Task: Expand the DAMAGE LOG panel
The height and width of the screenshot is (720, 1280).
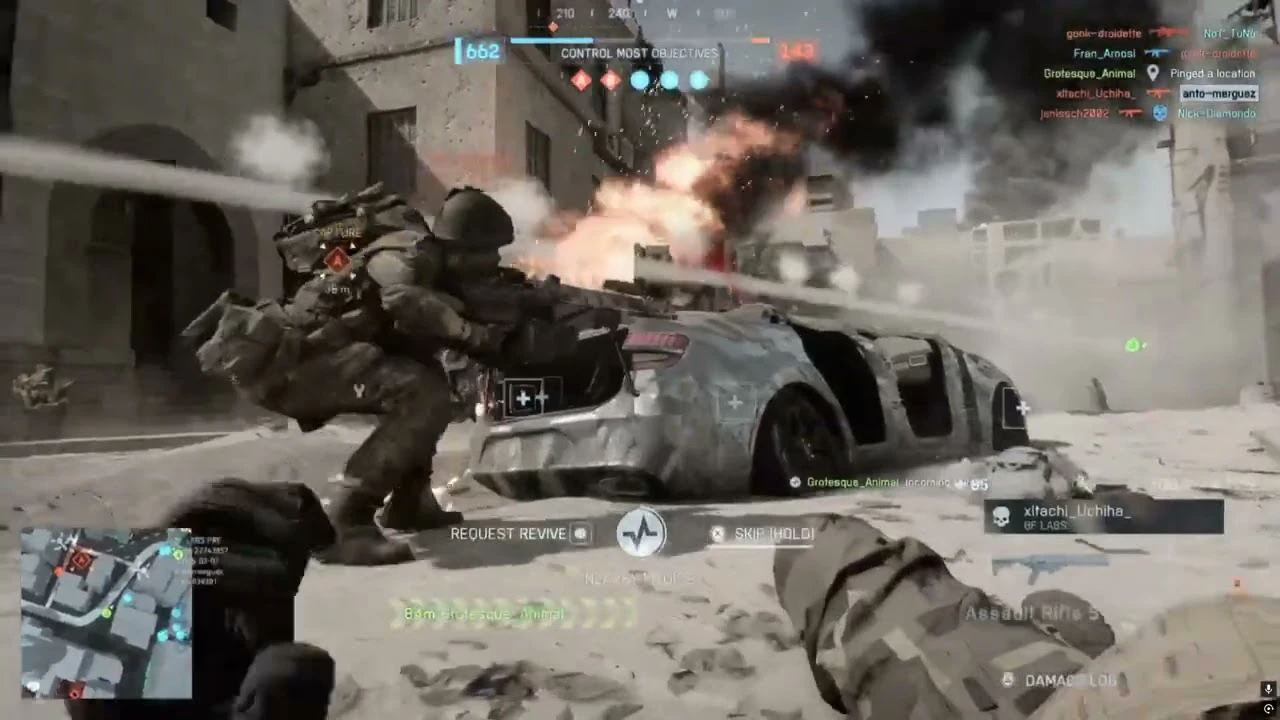Action: point(1060,679)
